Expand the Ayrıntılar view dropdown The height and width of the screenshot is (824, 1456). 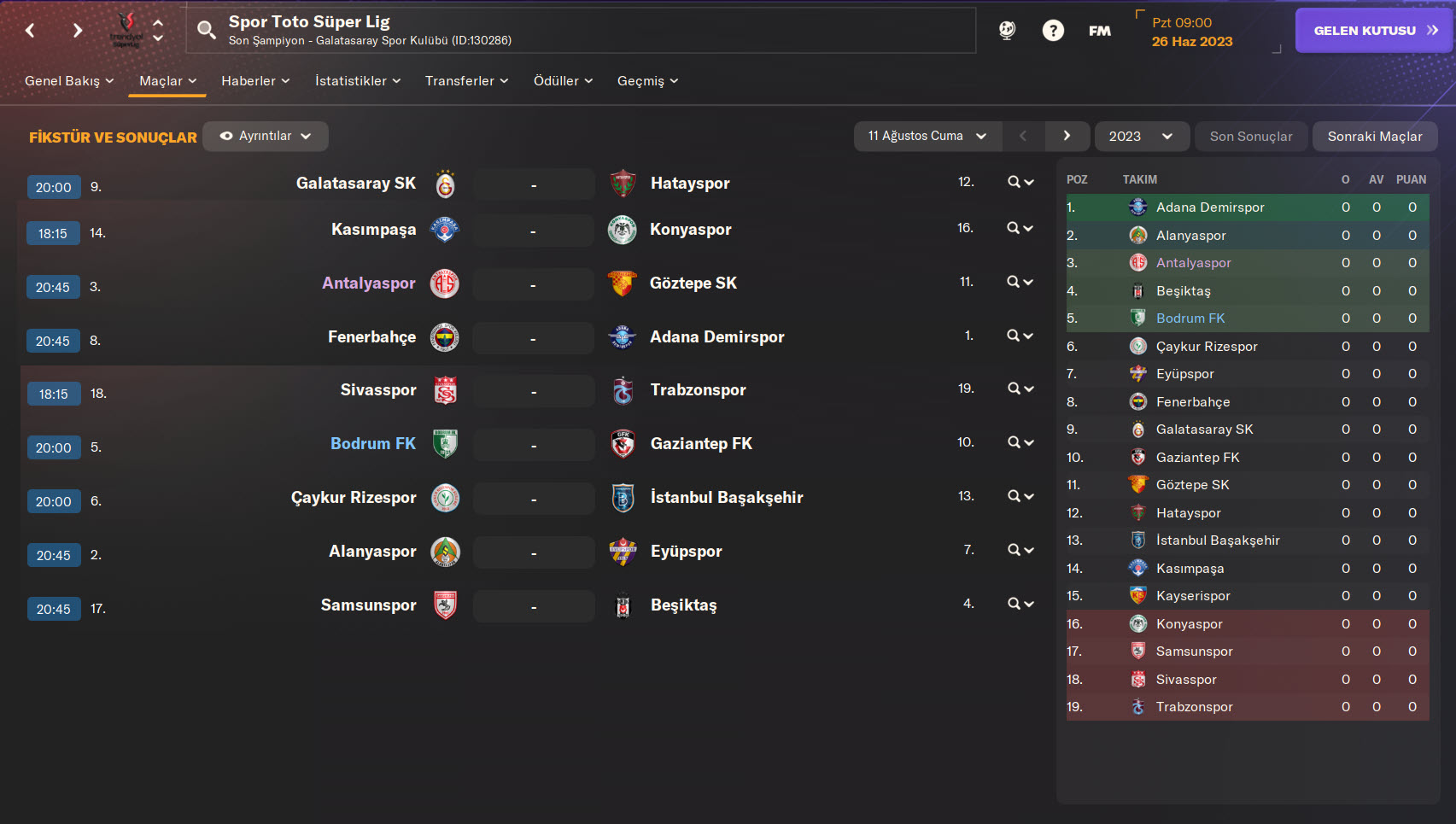click(266, 137)
